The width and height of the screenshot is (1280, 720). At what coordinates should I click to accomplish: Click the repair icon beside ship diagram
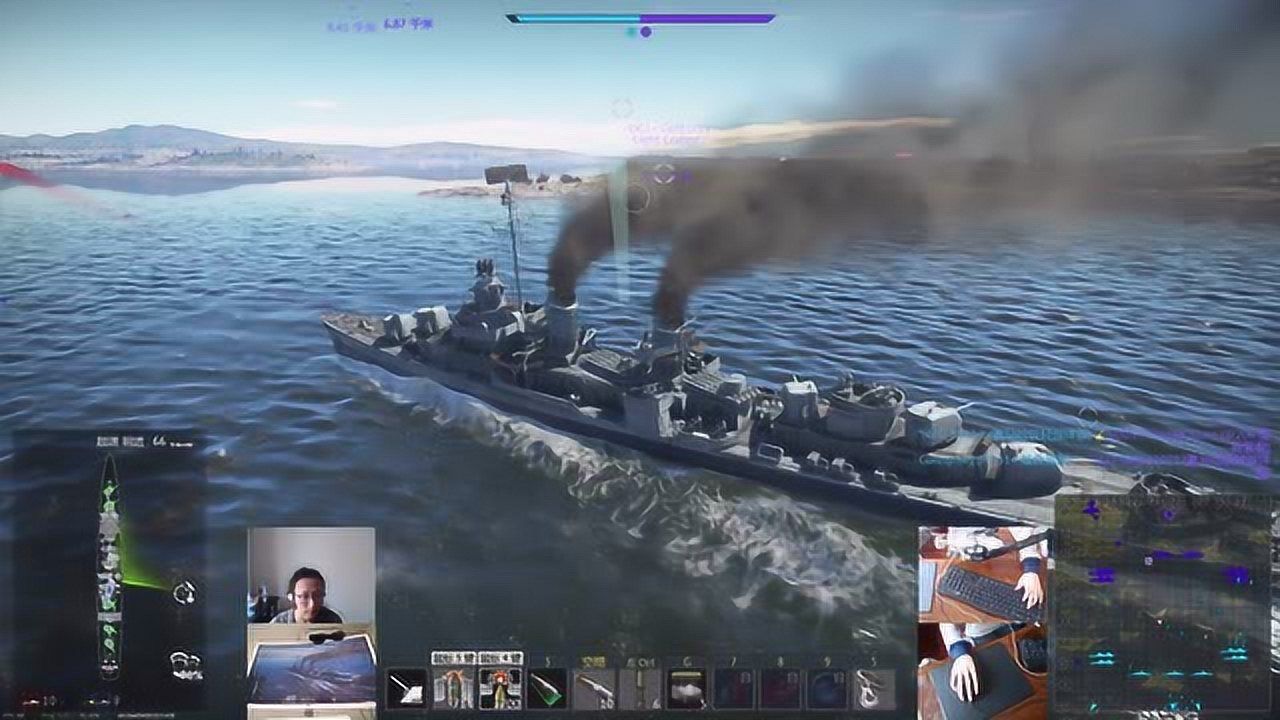coord(184,593)
